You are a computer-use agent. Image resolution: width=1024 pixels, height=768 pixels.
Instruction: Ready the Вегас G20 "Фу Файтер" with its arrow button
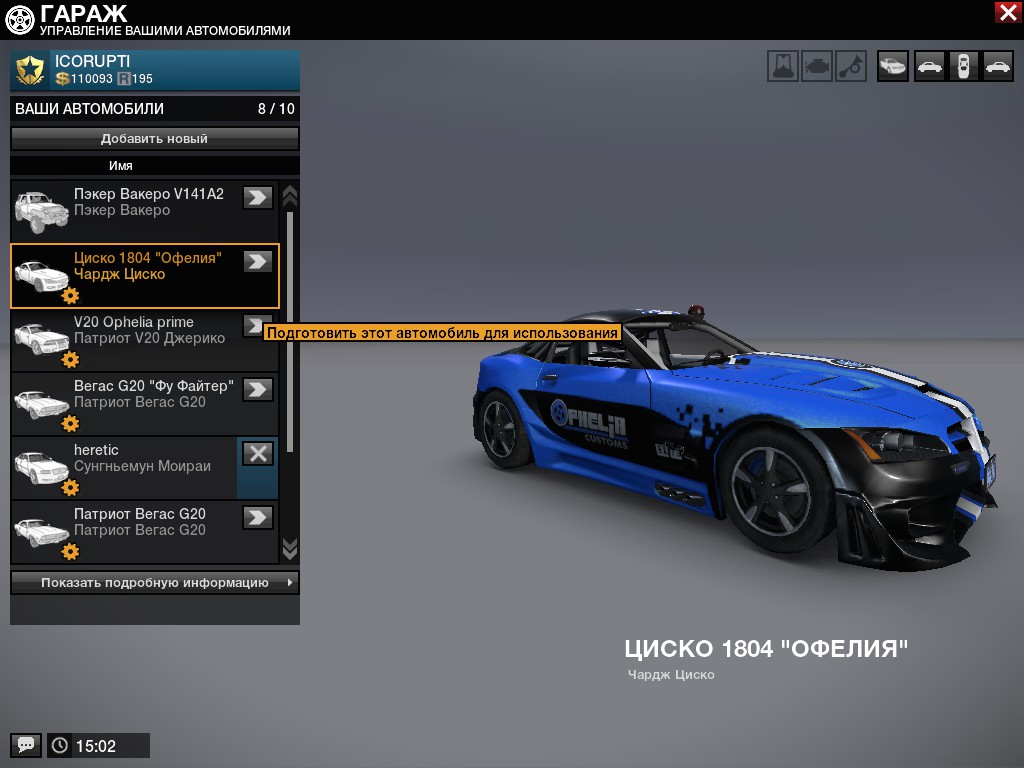(258, 390)
